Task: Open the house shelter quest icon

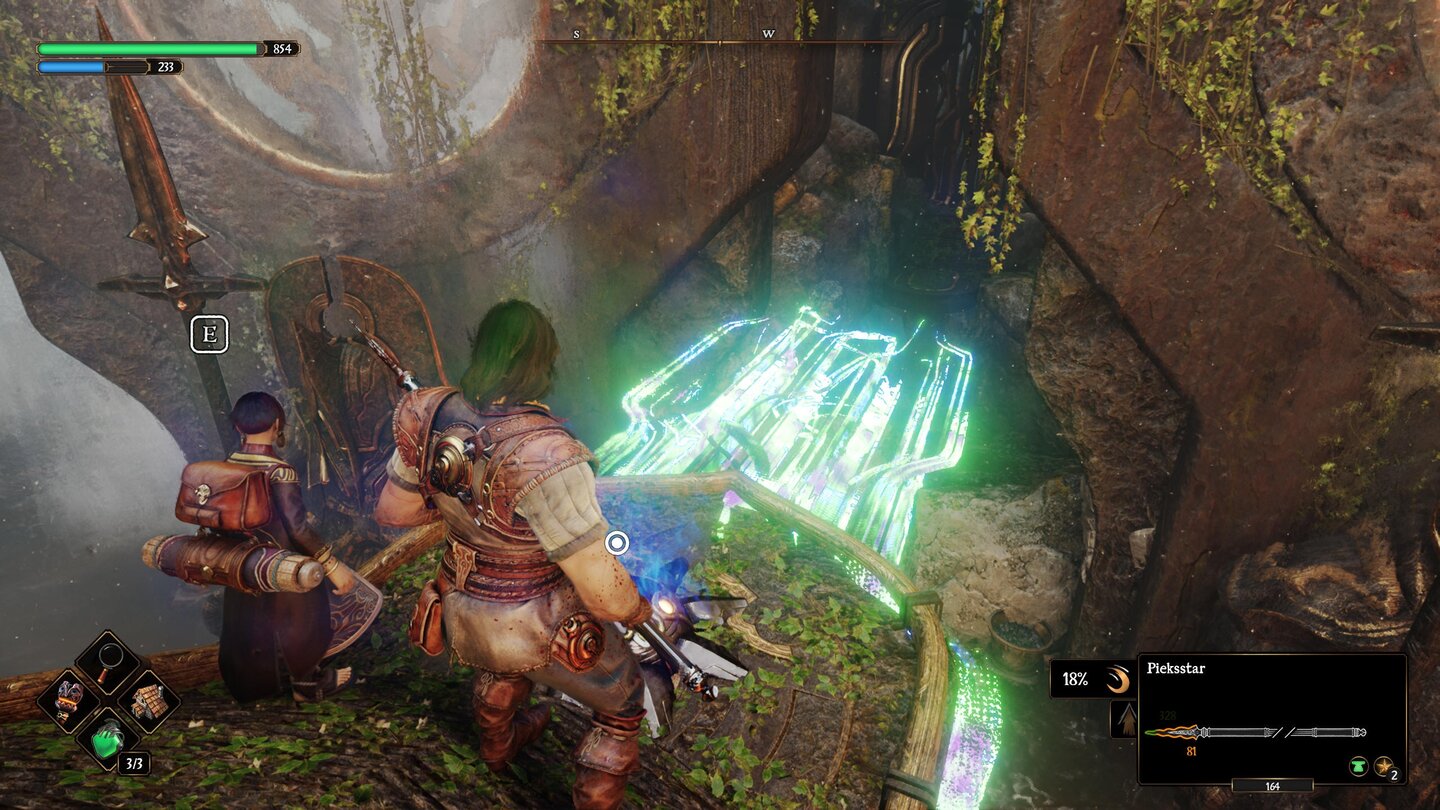Action: point(150,703)
